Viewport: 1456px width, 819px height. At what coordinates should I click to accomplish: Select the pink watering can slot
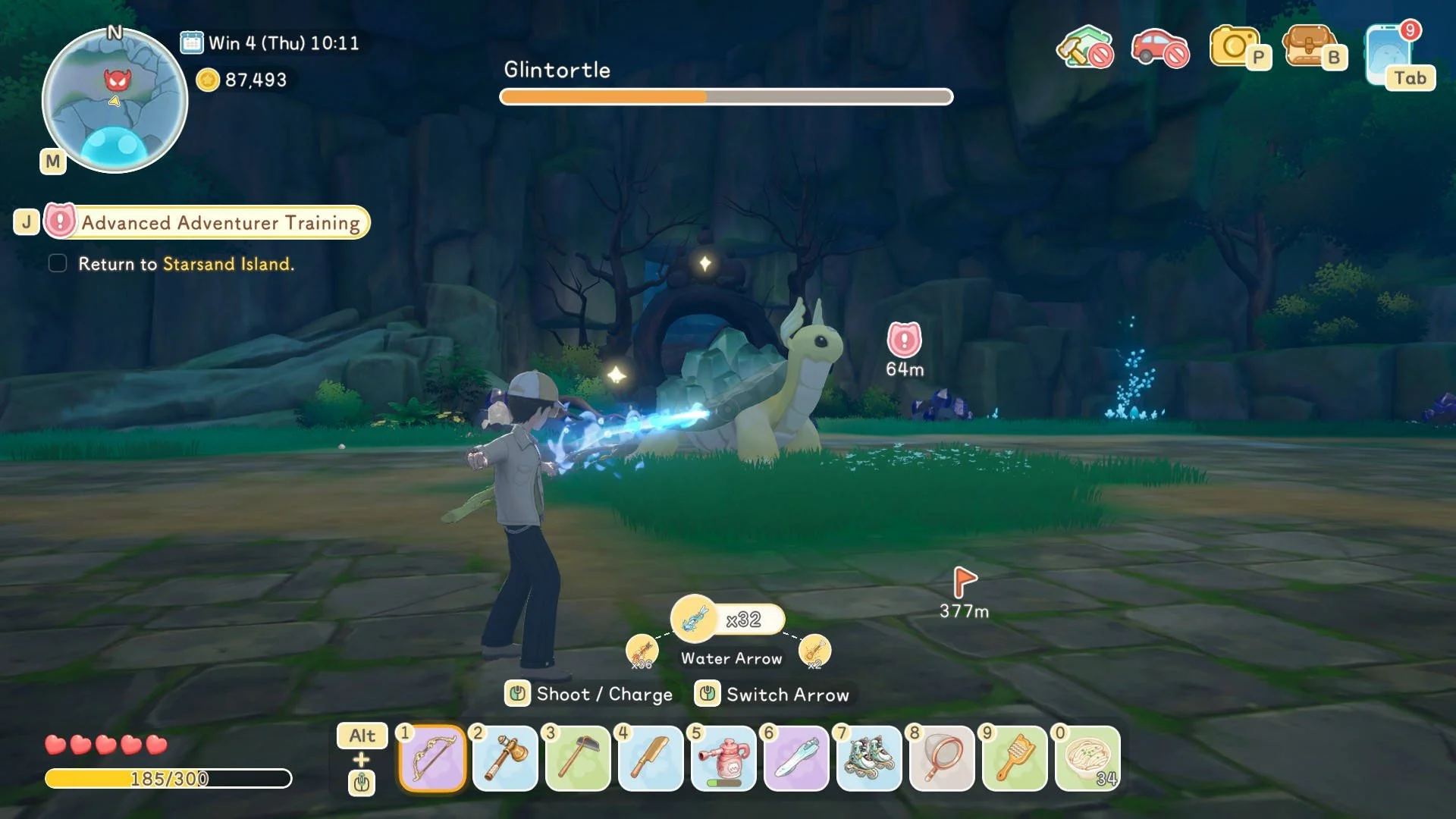(723, 758)
